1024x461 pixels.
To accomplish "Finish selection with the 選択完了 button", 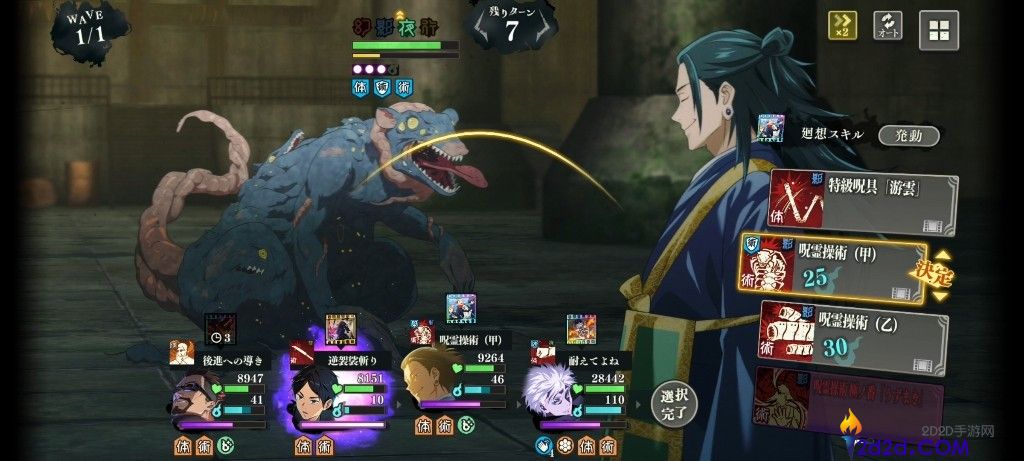I will 673,403.
